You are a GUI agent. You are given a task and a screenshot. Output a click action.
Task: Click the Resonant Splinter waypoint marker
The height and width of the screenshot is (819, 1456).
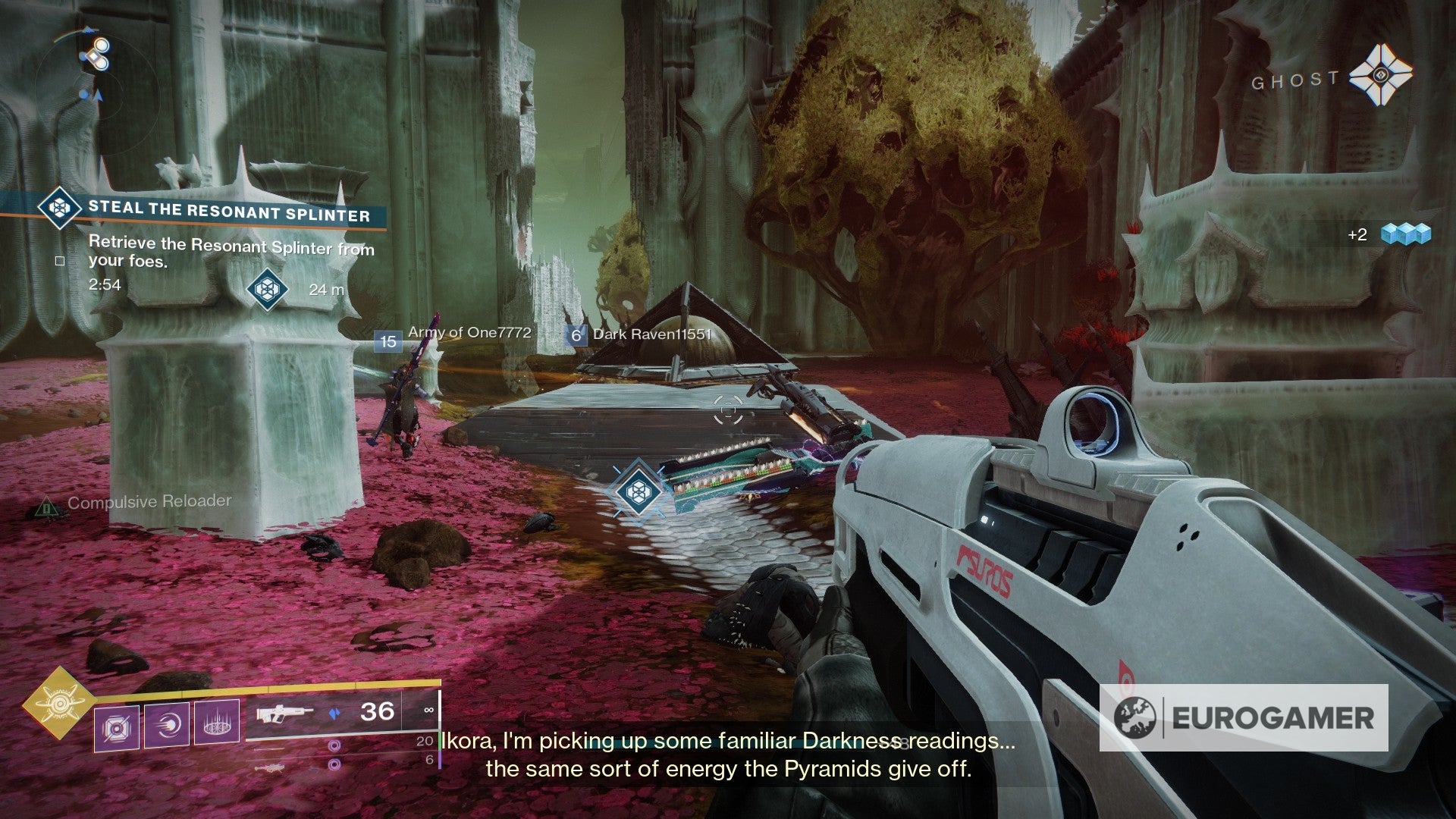click(x=635, y=491)
